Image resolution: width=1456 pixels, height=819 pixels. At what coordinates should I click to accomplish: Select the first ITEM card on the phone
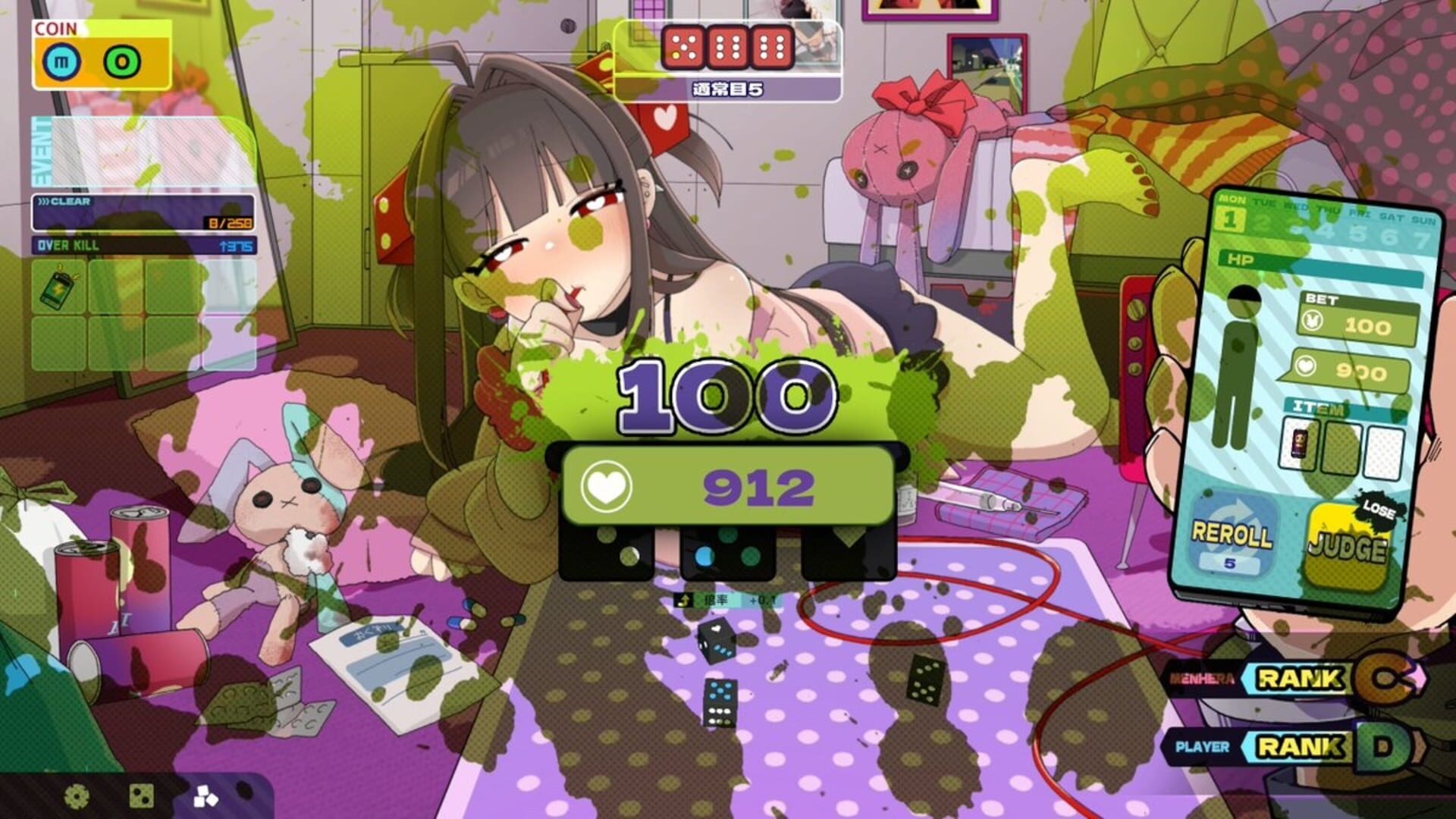(1301, 444)
